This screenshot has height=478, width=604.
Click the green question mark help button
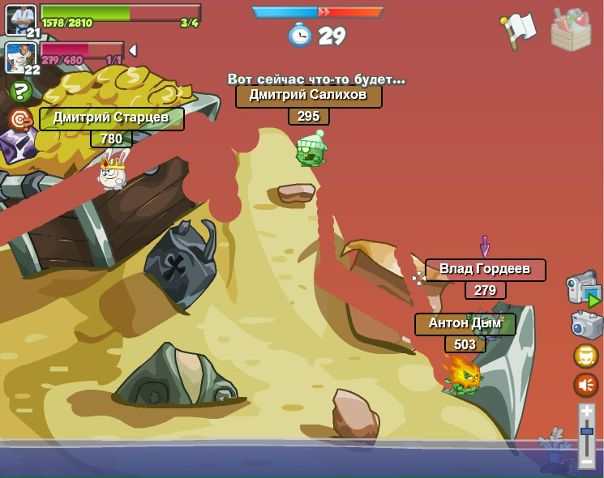pos(20,92)
